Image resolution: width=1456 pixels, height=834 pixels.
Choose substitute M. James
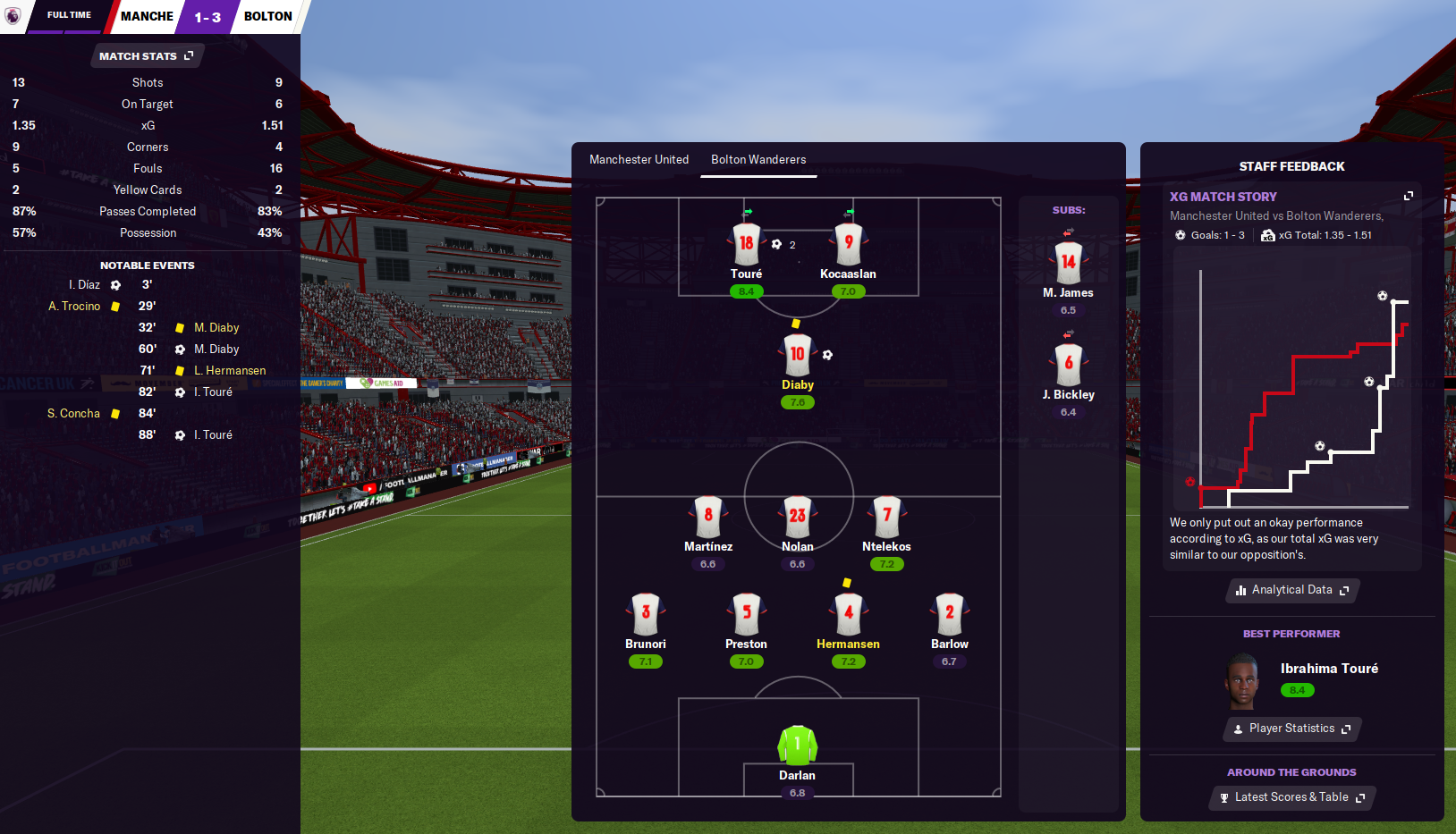tap(1068, 264)
